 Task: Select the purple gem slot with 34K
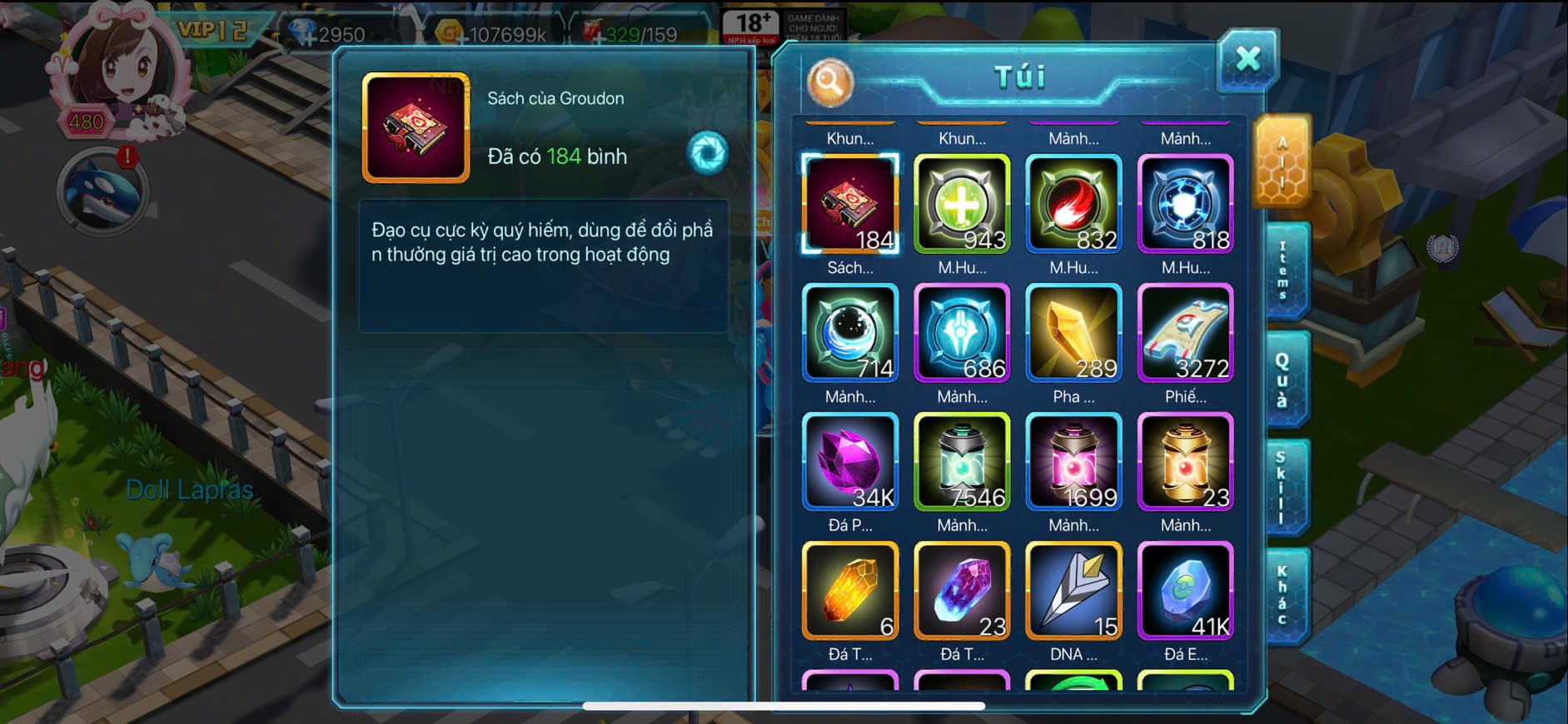point(850,461)
